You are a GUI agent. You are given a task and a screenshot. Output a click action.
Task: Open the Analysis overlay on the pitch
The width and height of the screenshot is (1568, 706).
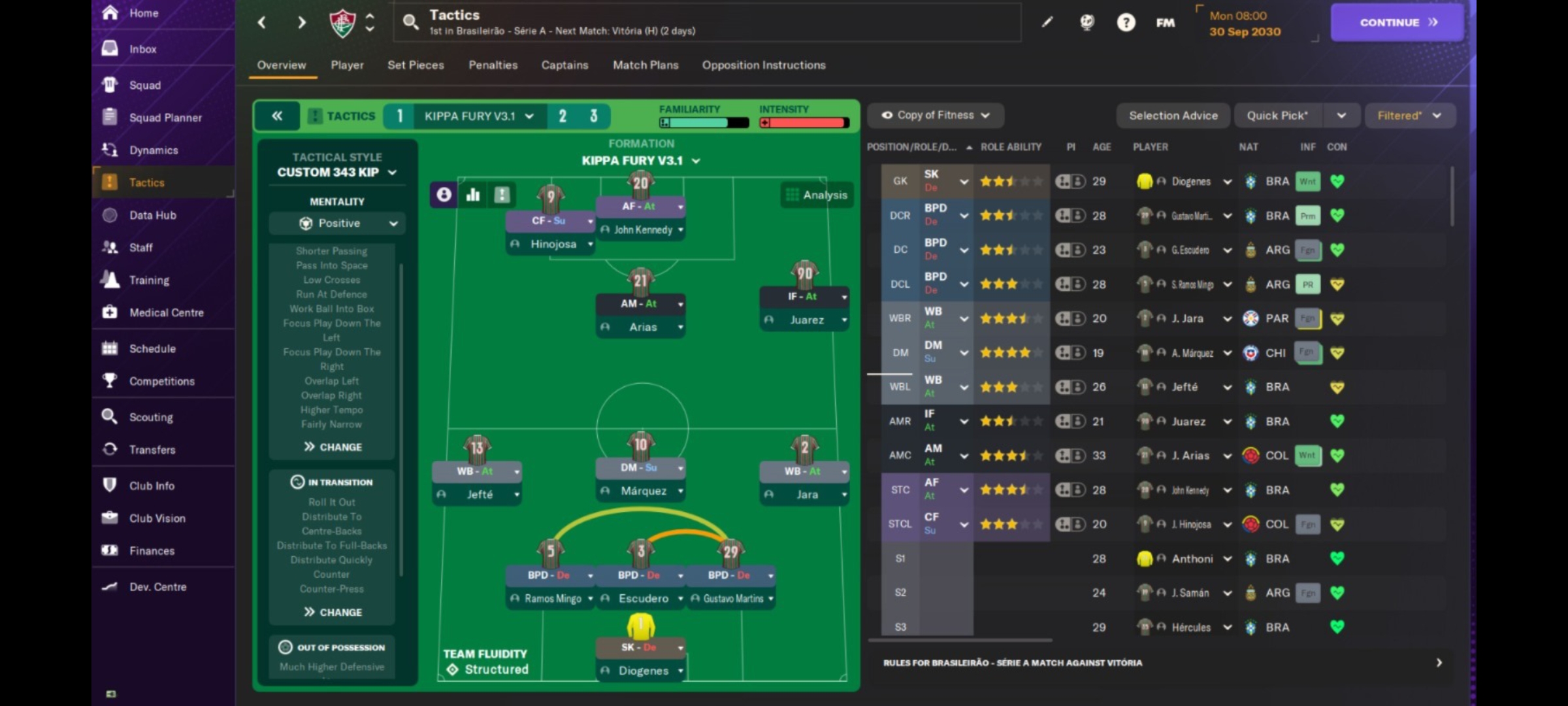(x=816, y=194)
